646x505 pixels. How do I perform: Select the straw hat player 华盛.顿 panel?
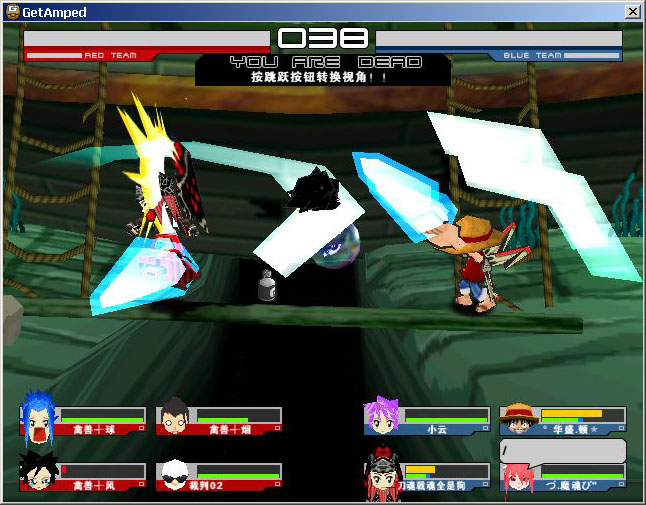coord(563,419)
